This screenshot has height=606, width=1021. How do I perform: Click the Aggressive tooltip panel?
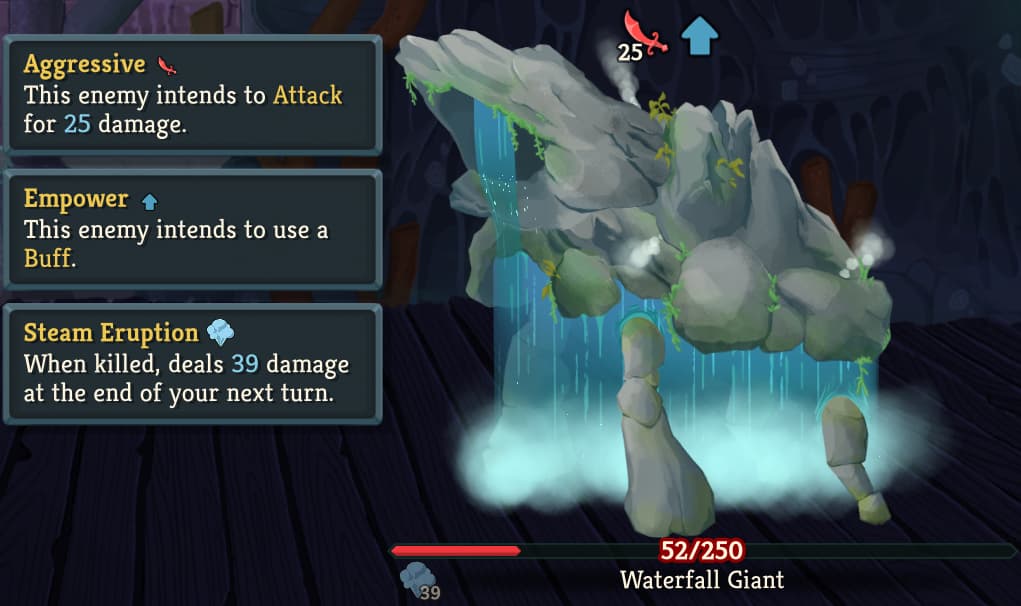coord(192,95)
